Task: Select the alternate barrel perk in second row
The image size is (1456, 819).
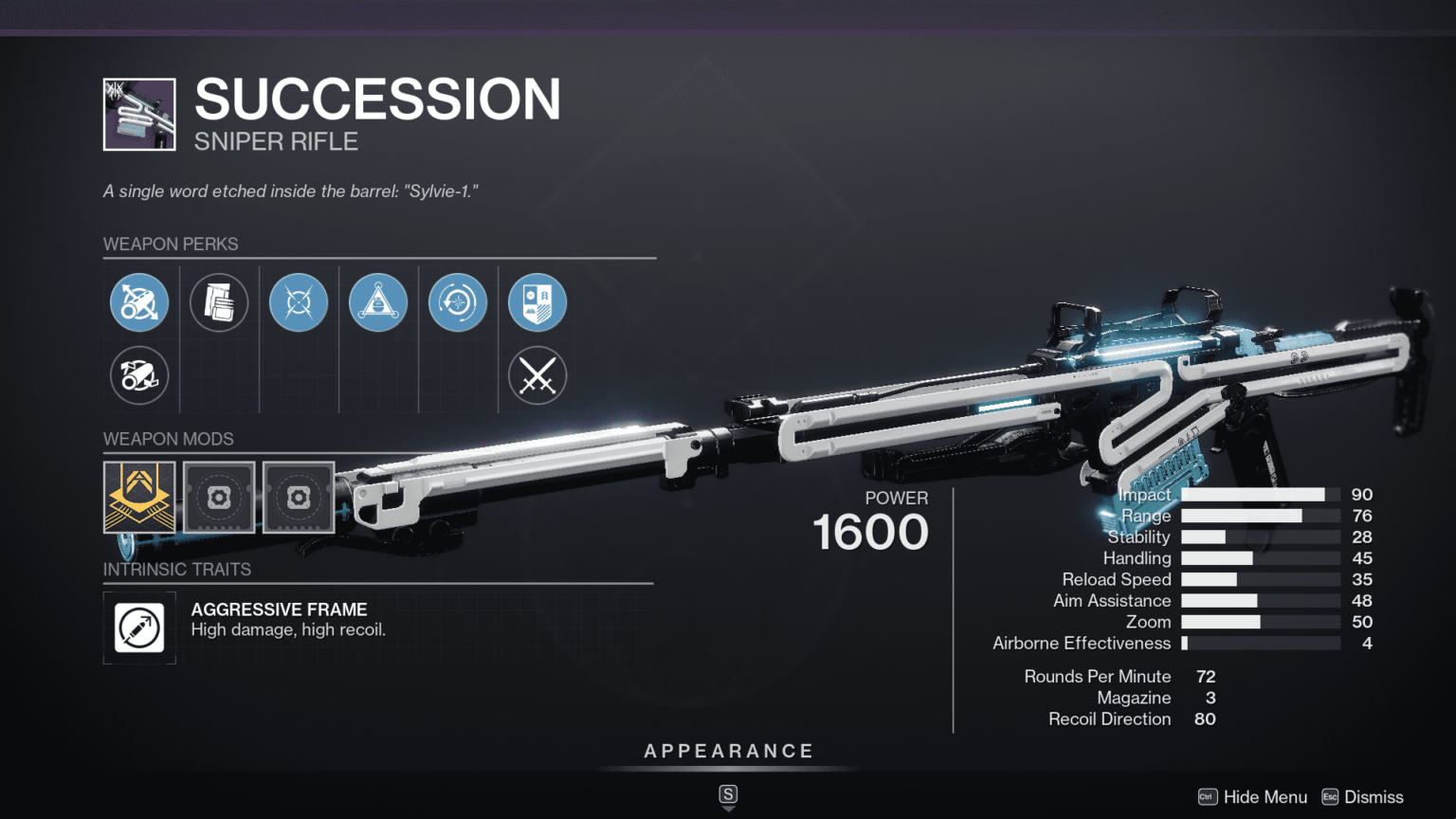Action: tap(139, 375)
